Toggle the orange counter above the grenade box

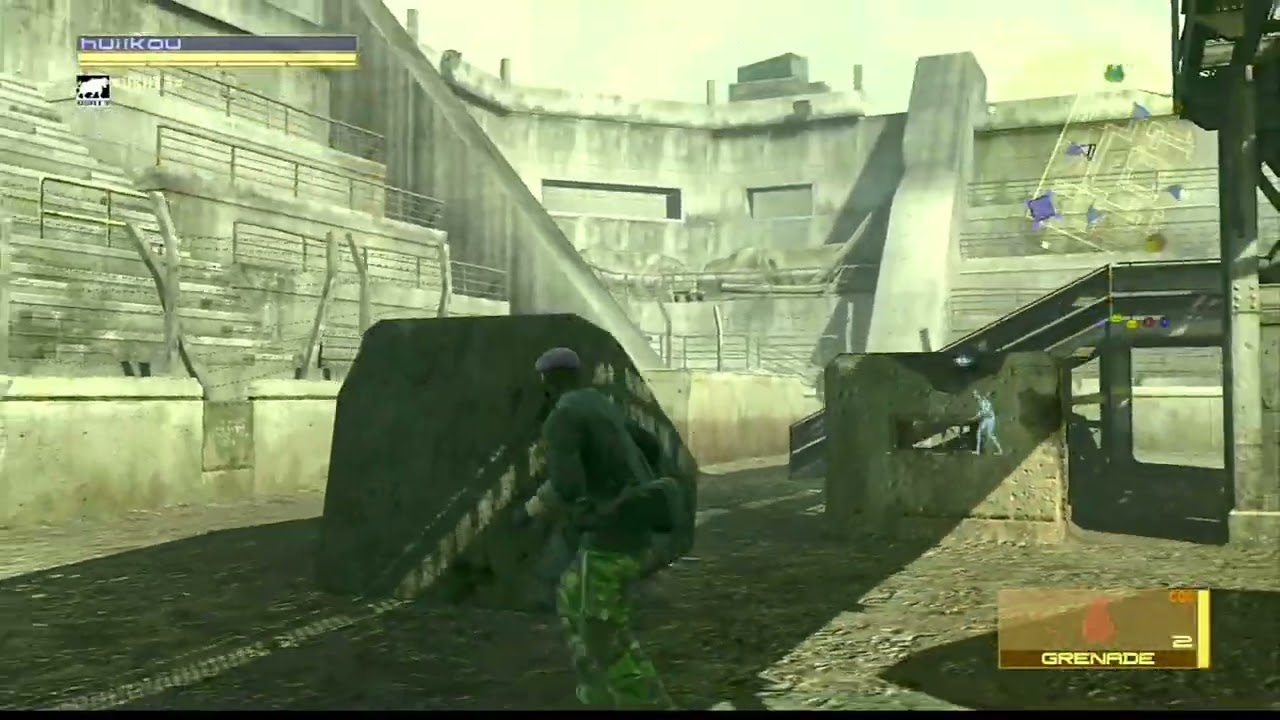coord(1178,596)
